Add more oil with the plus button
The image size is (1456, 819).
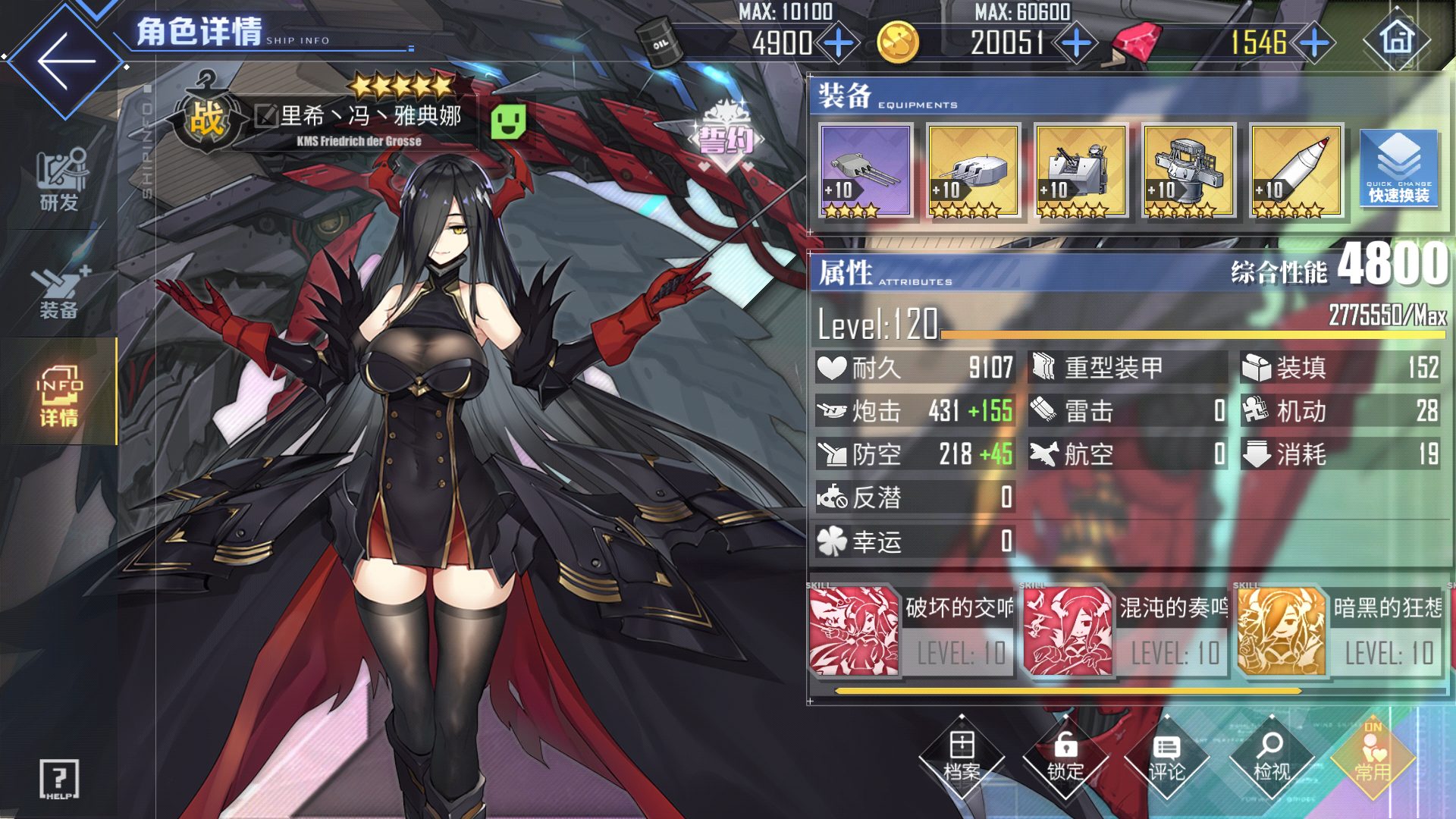coord(838,43)
